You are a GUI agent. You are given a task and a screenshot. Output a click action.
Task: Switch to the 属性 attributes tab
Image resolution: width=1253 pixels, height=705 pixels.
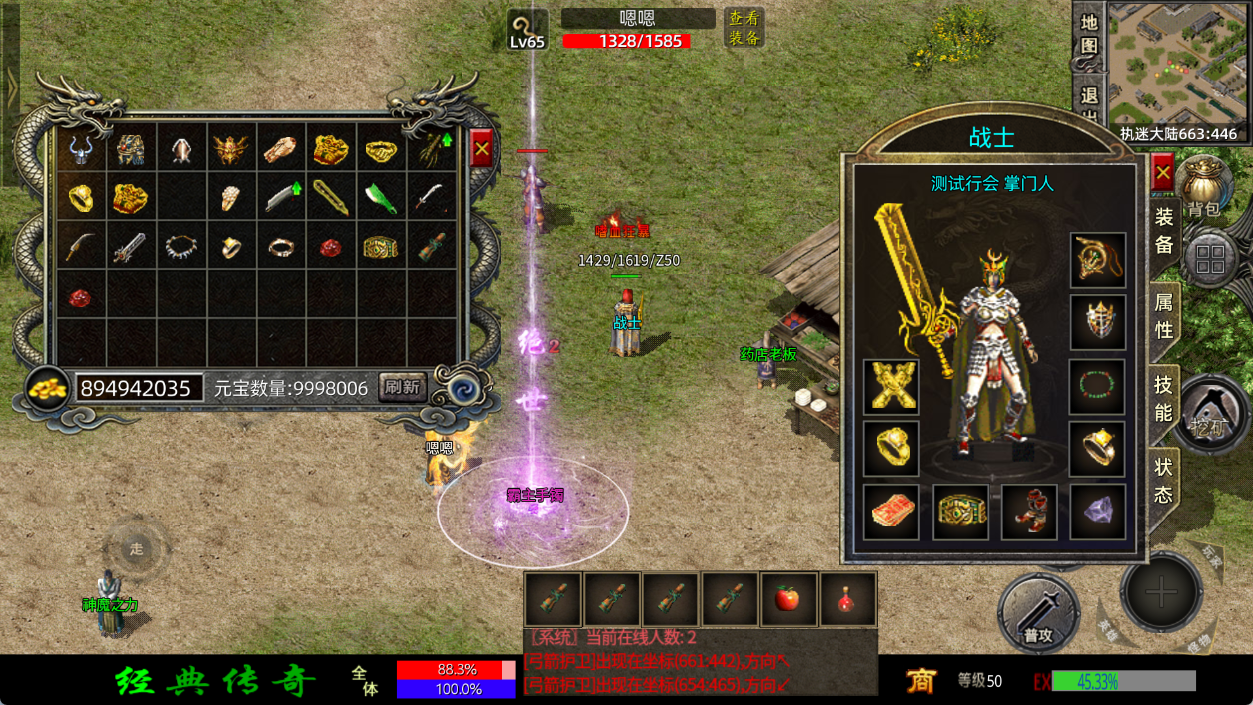pos(1164,313)
